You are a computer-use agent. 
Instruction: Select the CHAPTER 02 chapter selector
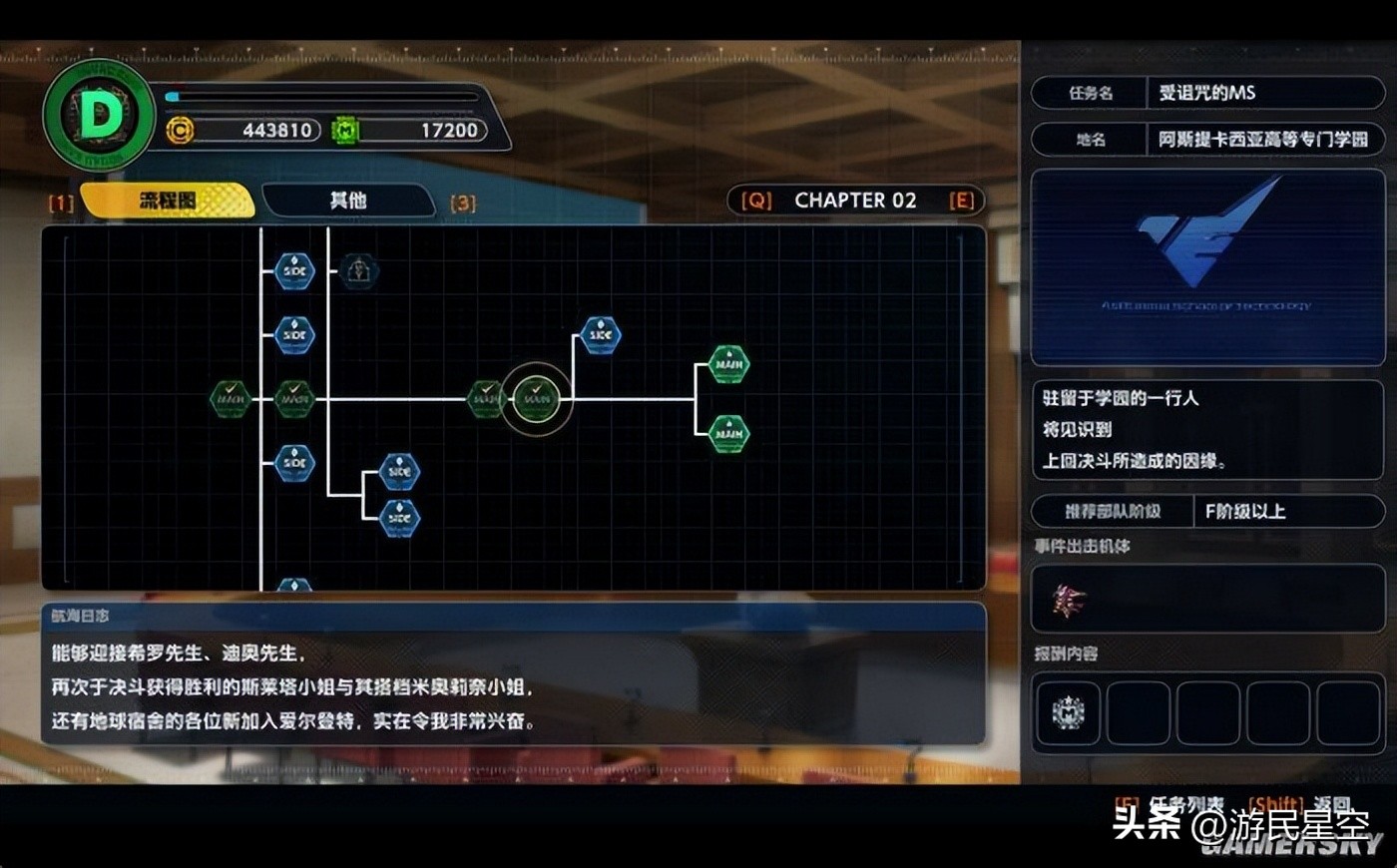point(855,201)
